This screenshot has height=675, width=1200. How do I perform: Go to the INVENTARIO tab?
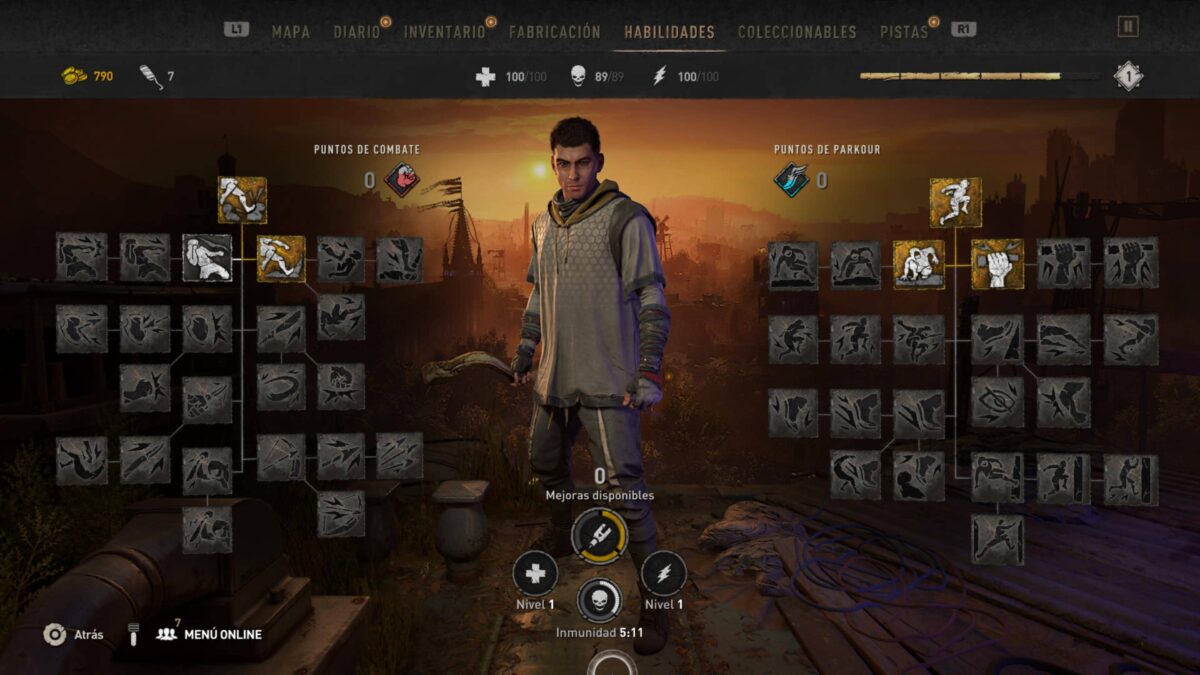pyautogui.click(x=444, y=32)
